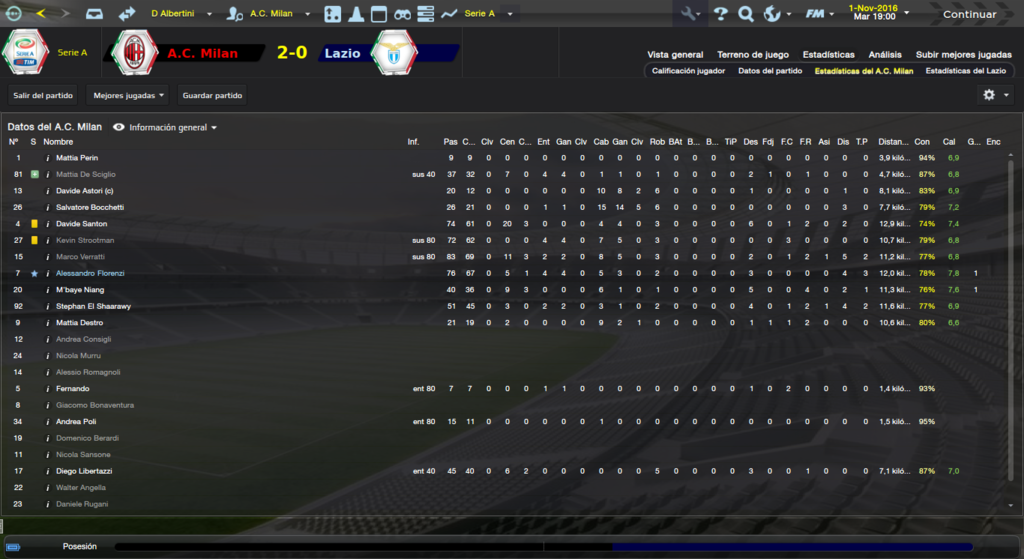The height and width of the screenshot is (559, 1024).
Task: Exit the match with Salir del partido
Action: (x=41, y=95)
